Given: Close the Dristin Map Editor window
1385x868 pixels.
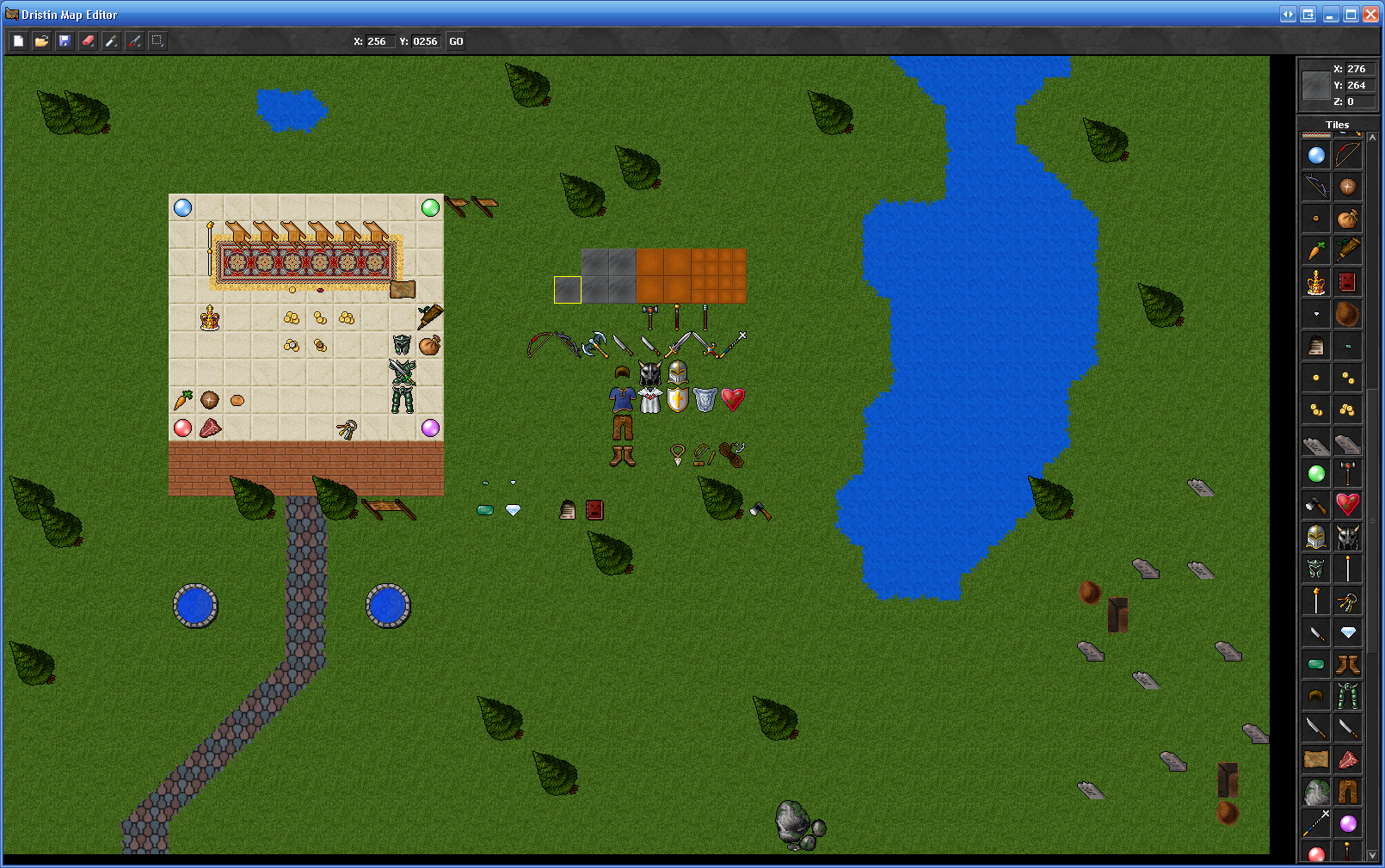Looking at the screenshot, I should pyautogui.click(x=1370, y=15).
